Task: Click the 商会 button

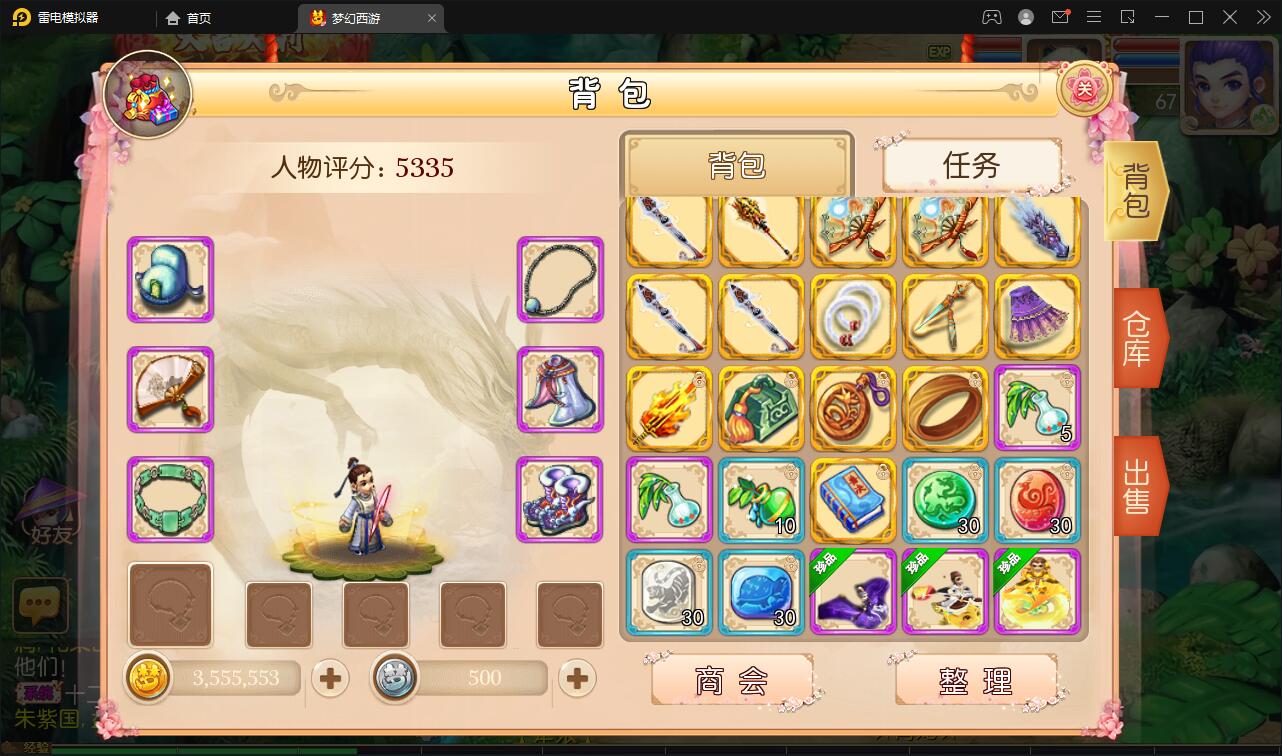Action: click(x=736, y=679)
